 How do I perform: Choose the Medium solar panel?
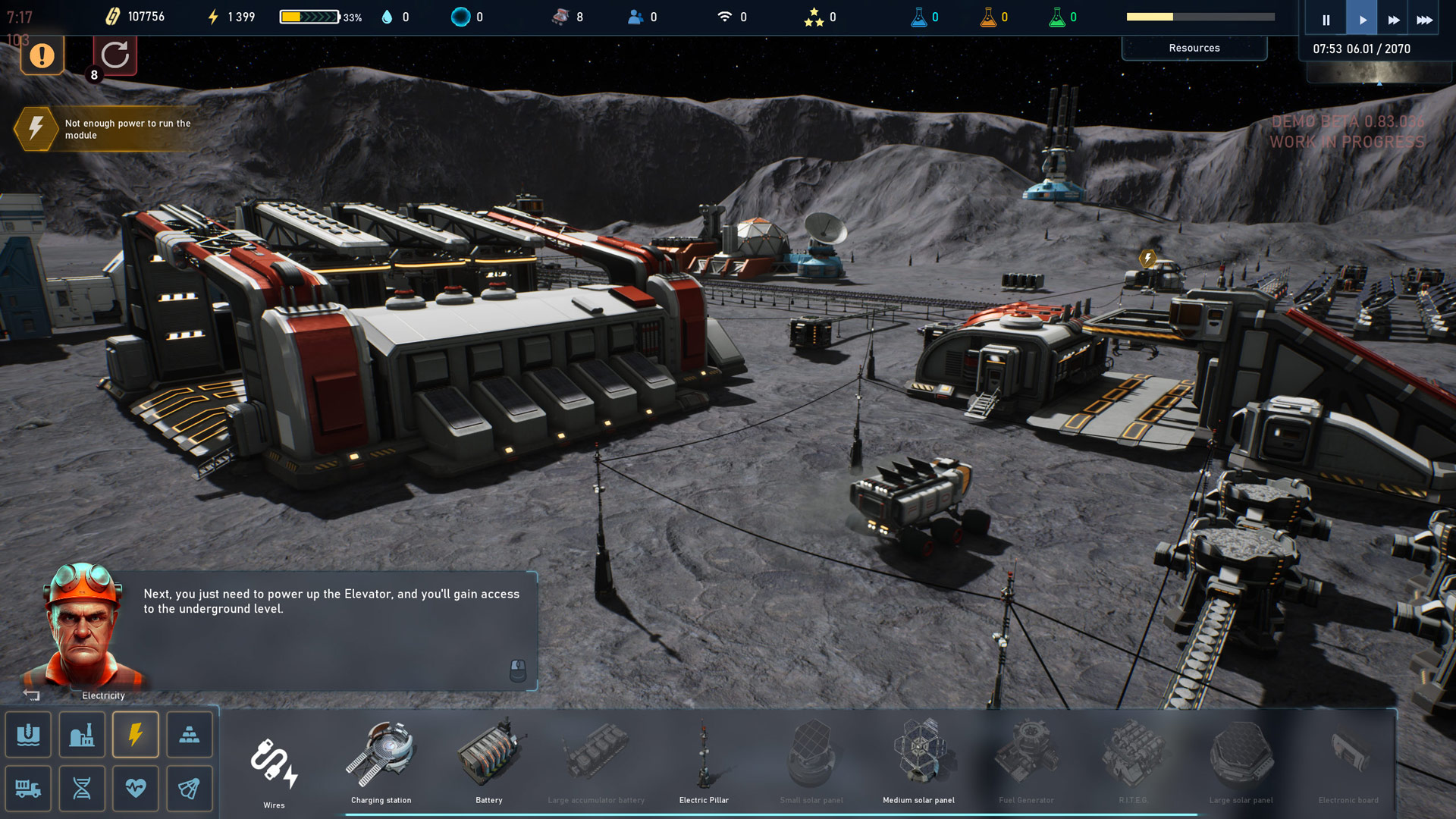(918, 761)
